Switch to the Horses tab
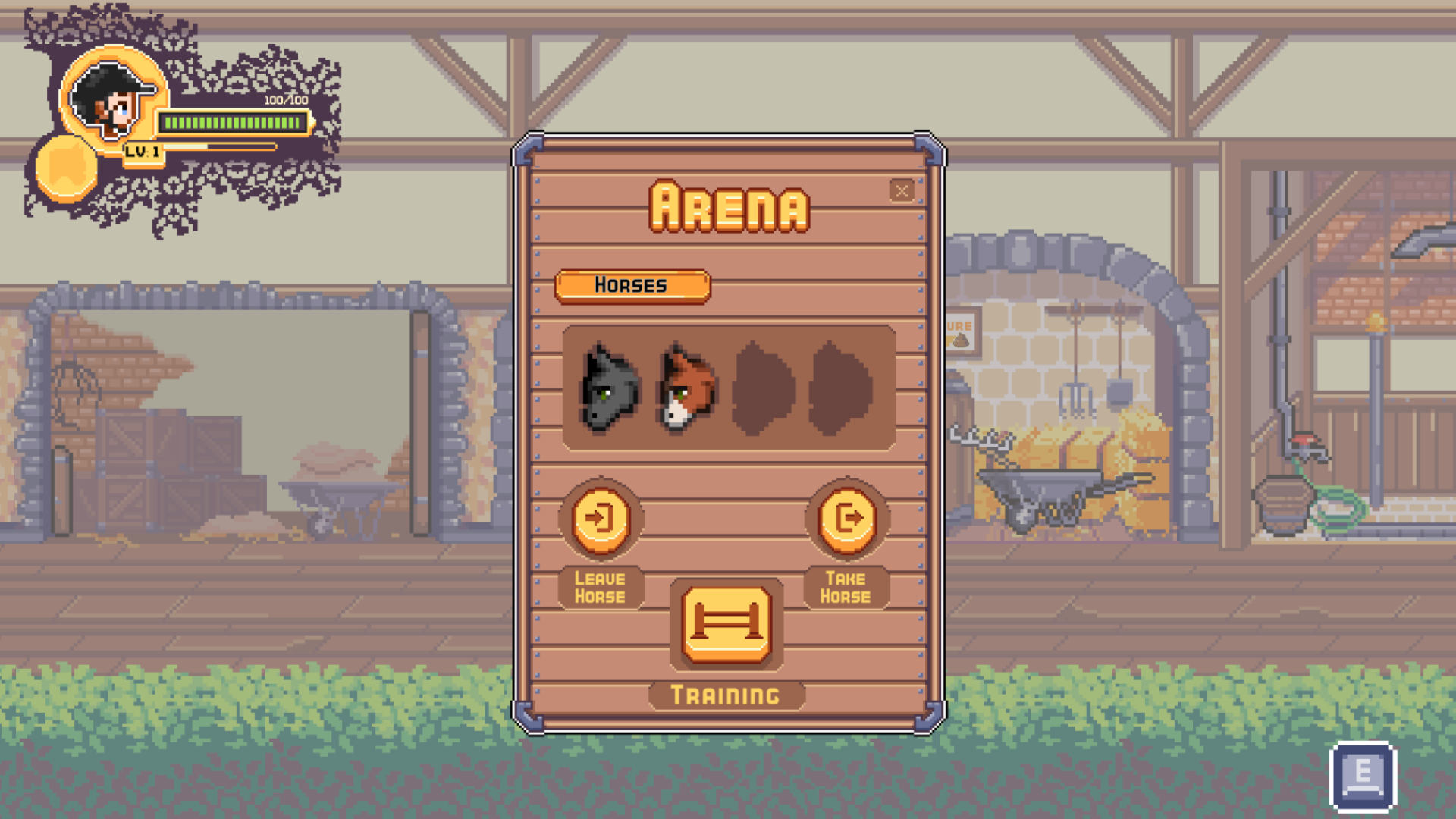The height and width of the screenshot is (819, 1456). tap(633, 285)
